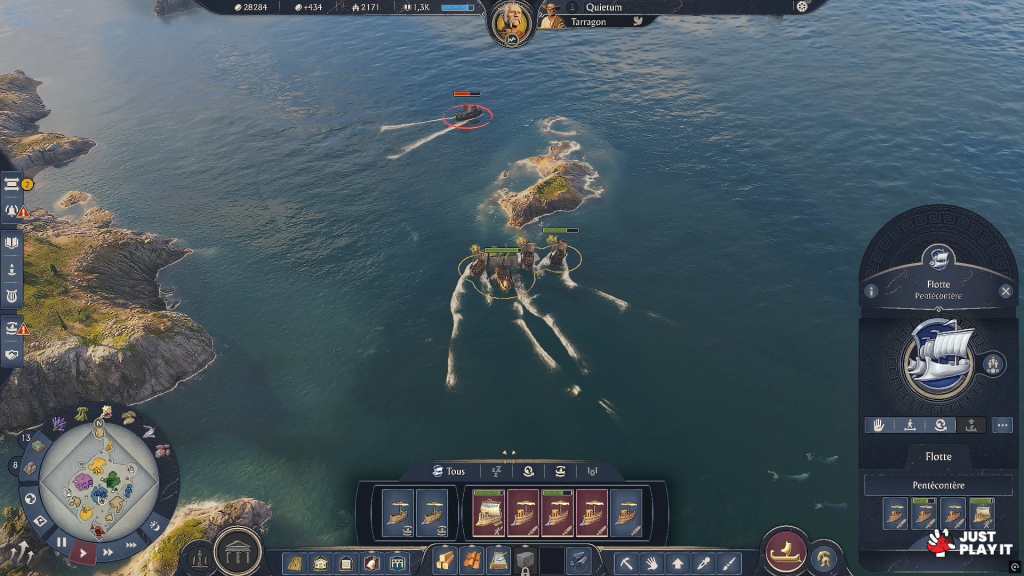Open the red ship menu button
1024x576 pixels.
click(786, 551)
